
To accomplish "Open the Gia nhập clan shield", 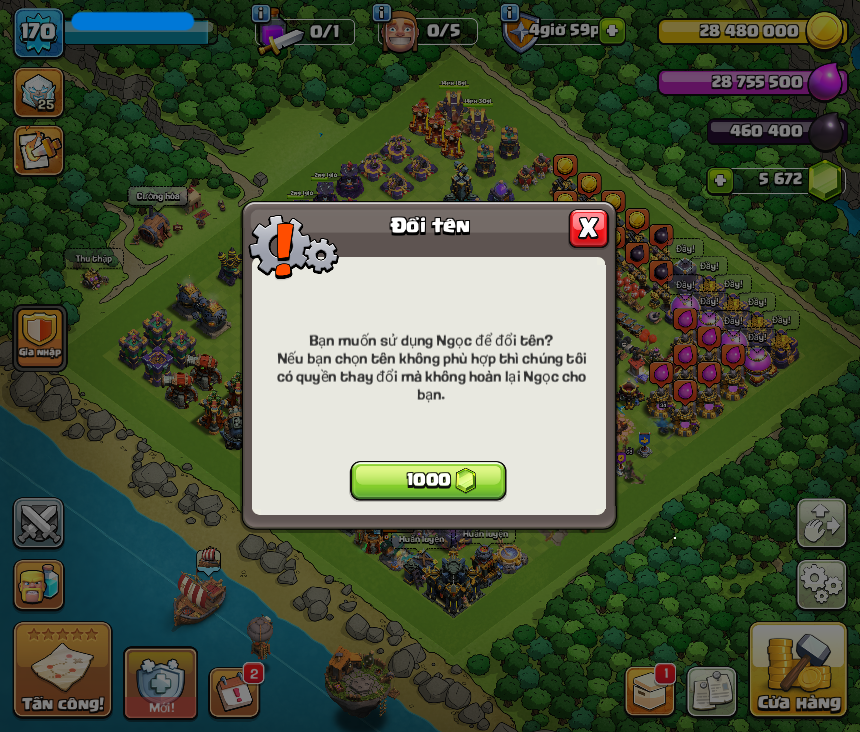I will coord(40,337).
